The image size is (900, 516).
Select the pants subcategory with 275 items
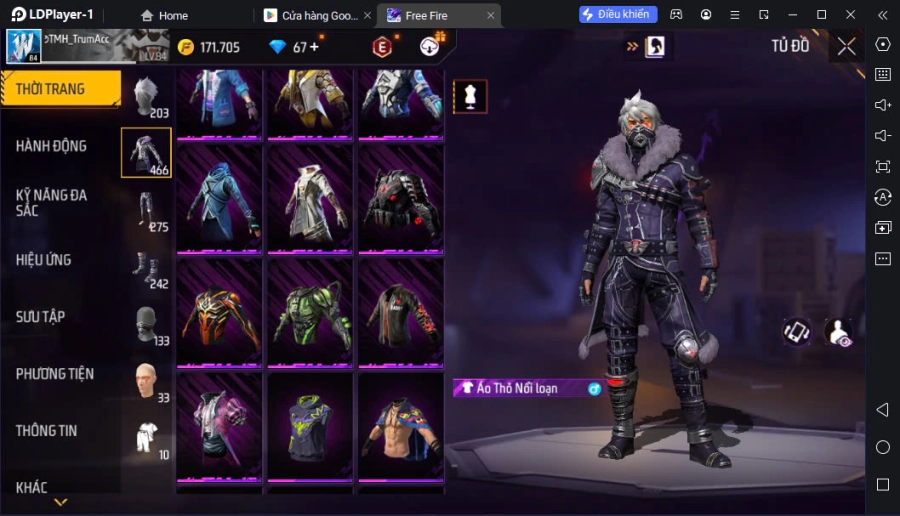[x=146, y=210]
